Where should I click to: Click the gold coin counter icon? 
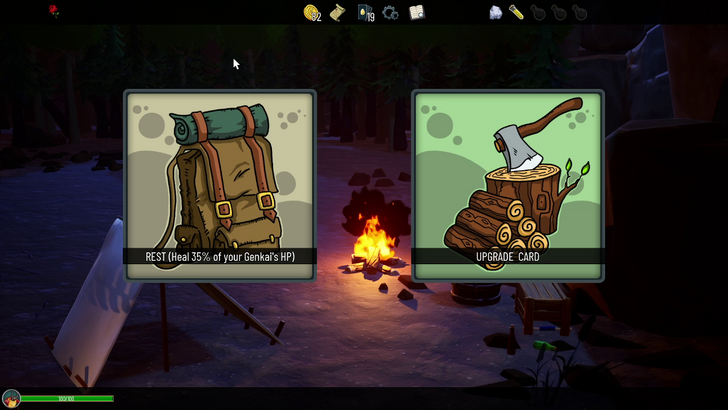[x=312, y=12]
